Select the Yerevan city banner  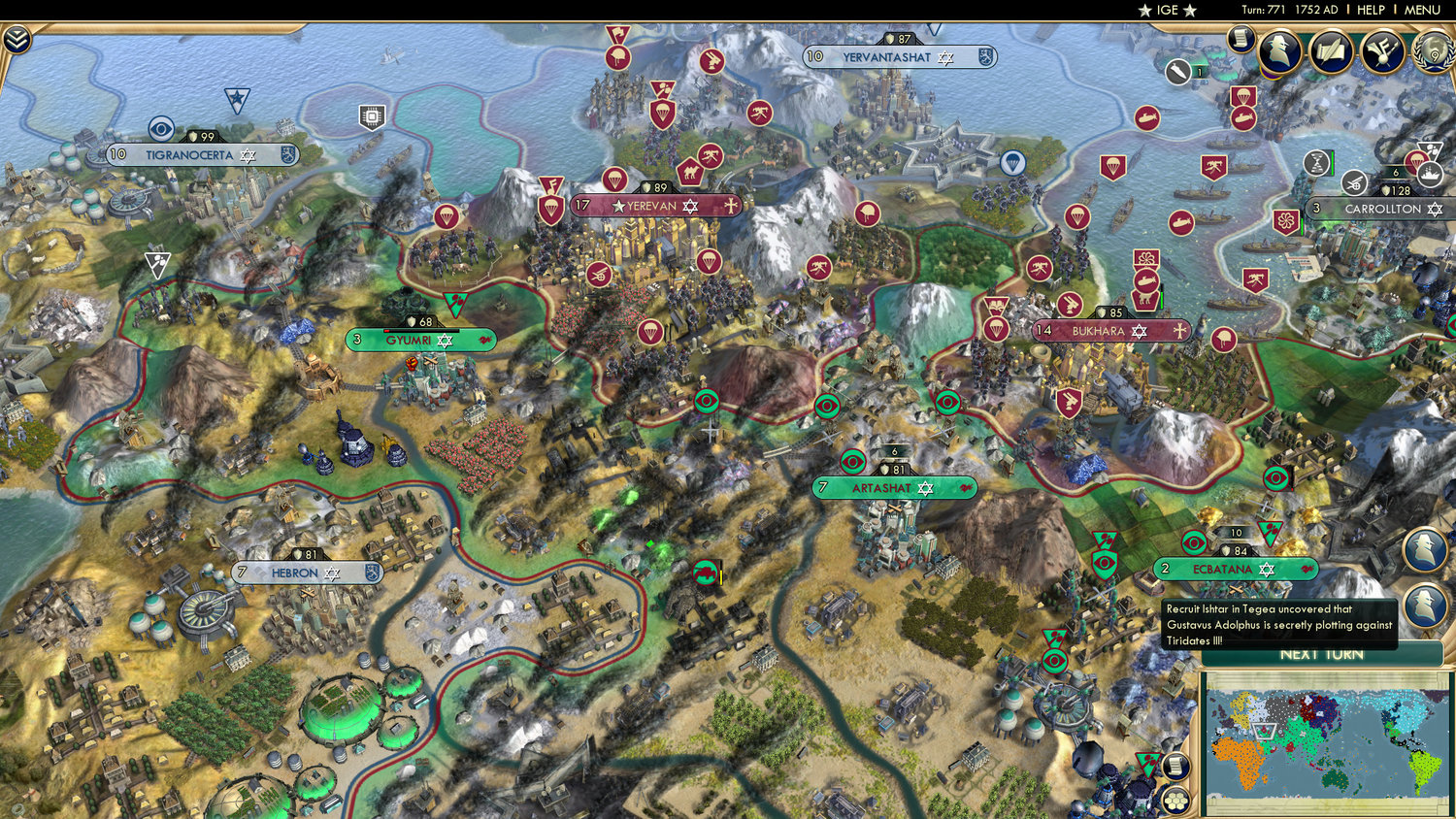point(655,205)
